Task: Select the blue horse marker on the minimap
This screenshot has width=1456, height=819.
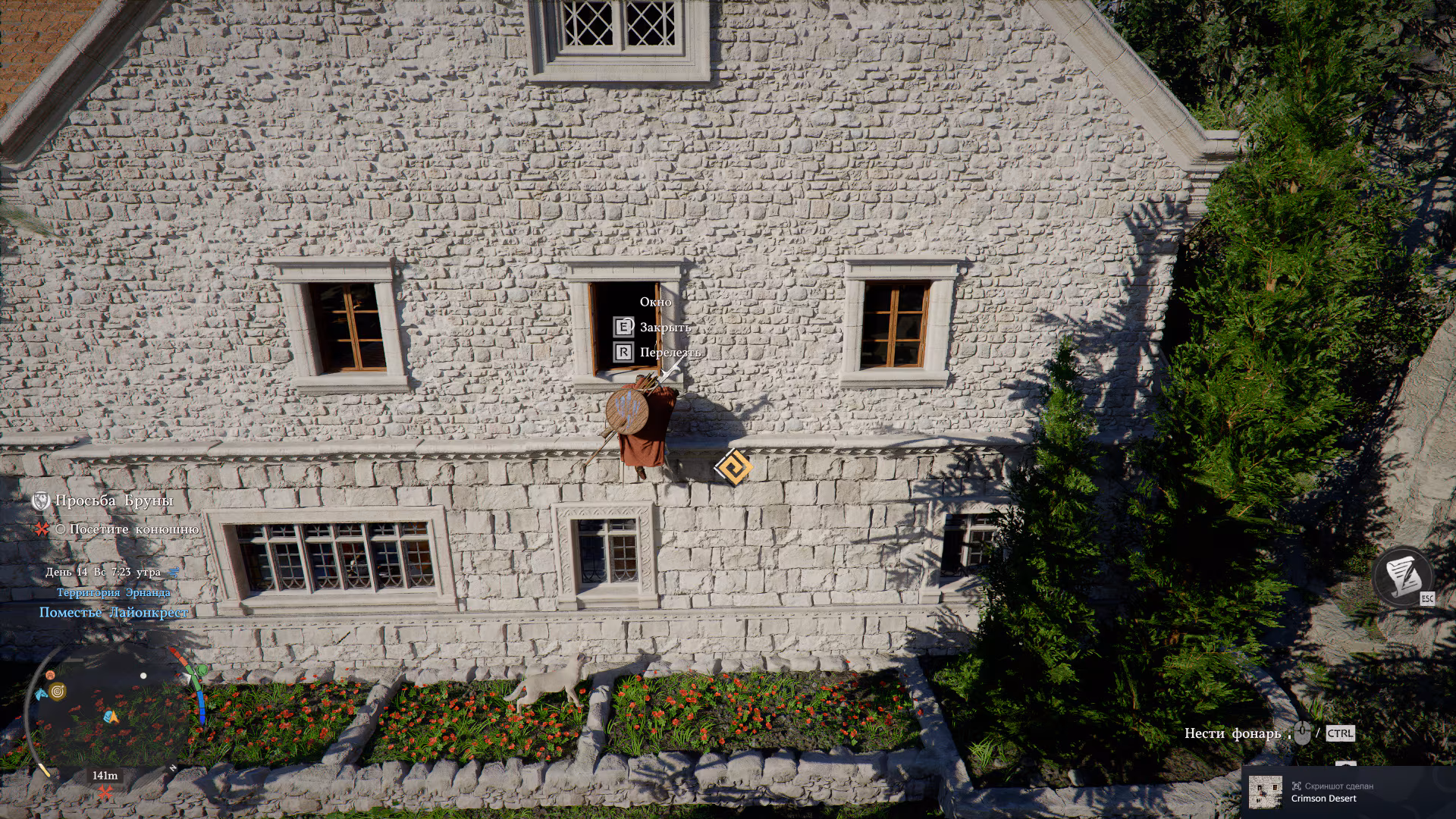Action: click(x=41, y=694)
